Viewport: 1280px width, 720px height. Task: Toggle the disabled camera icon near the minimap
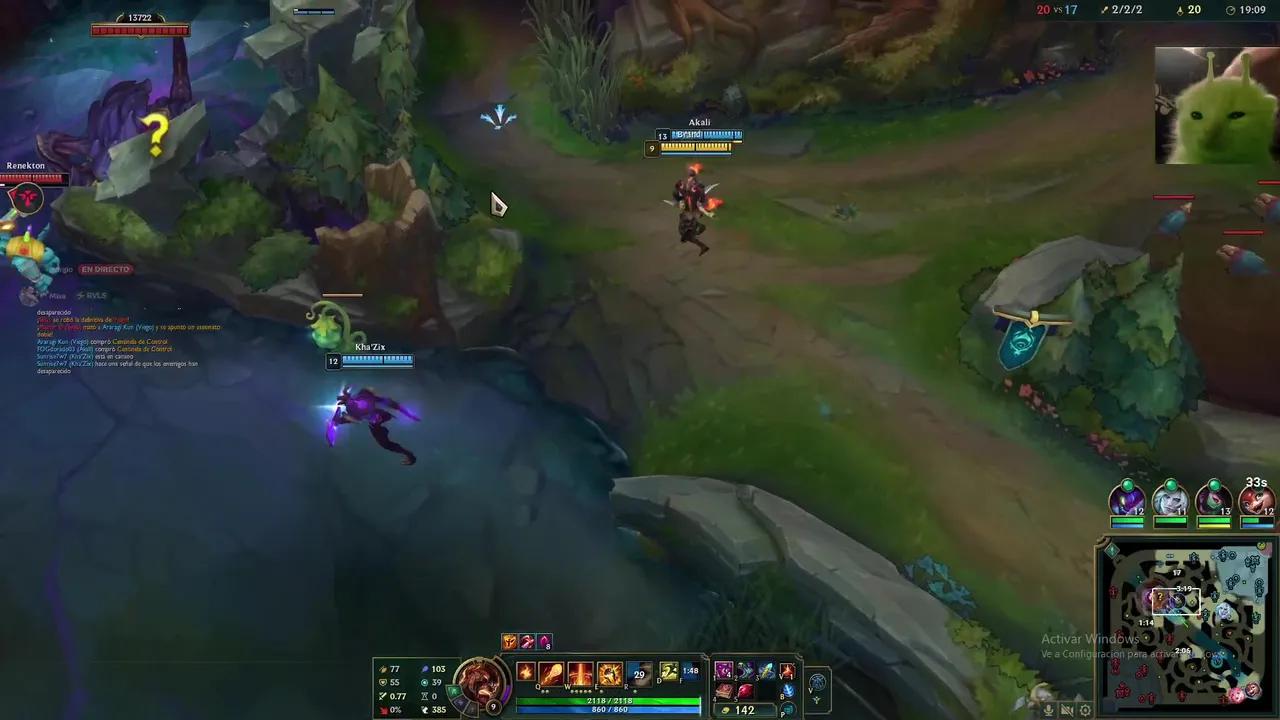[1066, 710]
